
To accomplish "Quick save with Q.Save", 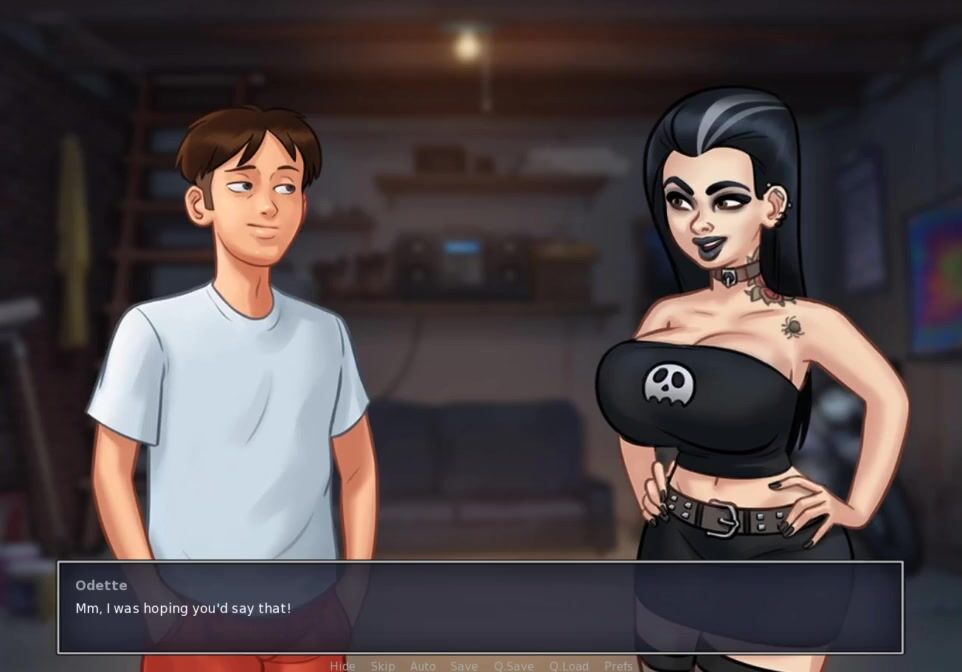I will click(514, 666).
